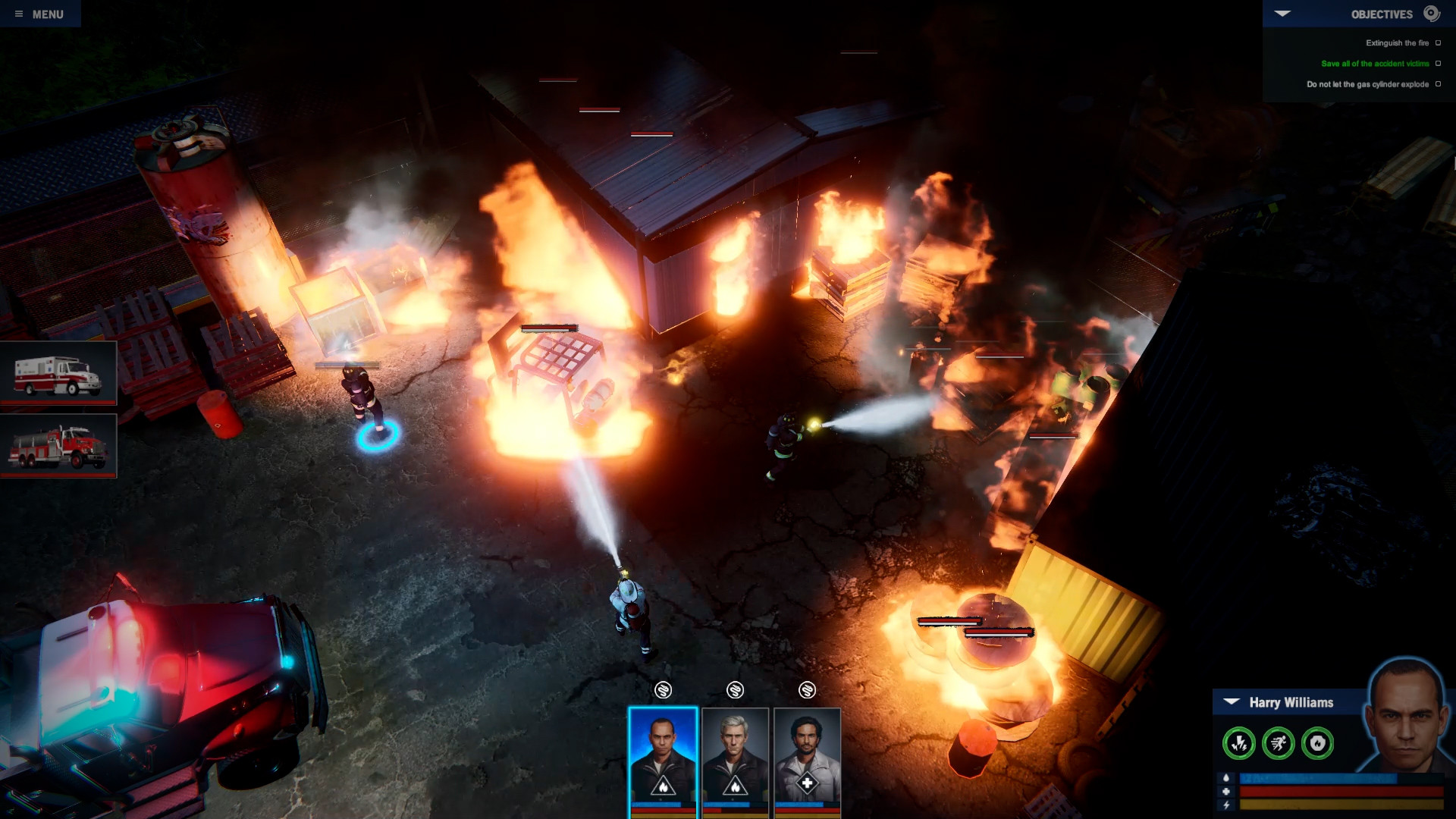Select the speed boost ability for Harry Williams

click(1279, 742)
